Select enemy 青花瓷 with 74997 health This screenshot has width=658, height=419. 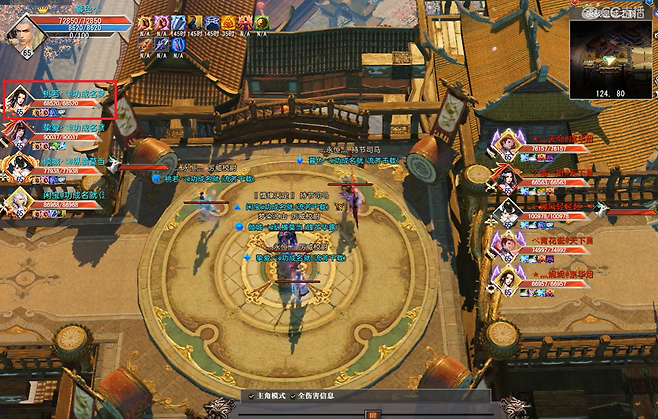pos(505,247)
